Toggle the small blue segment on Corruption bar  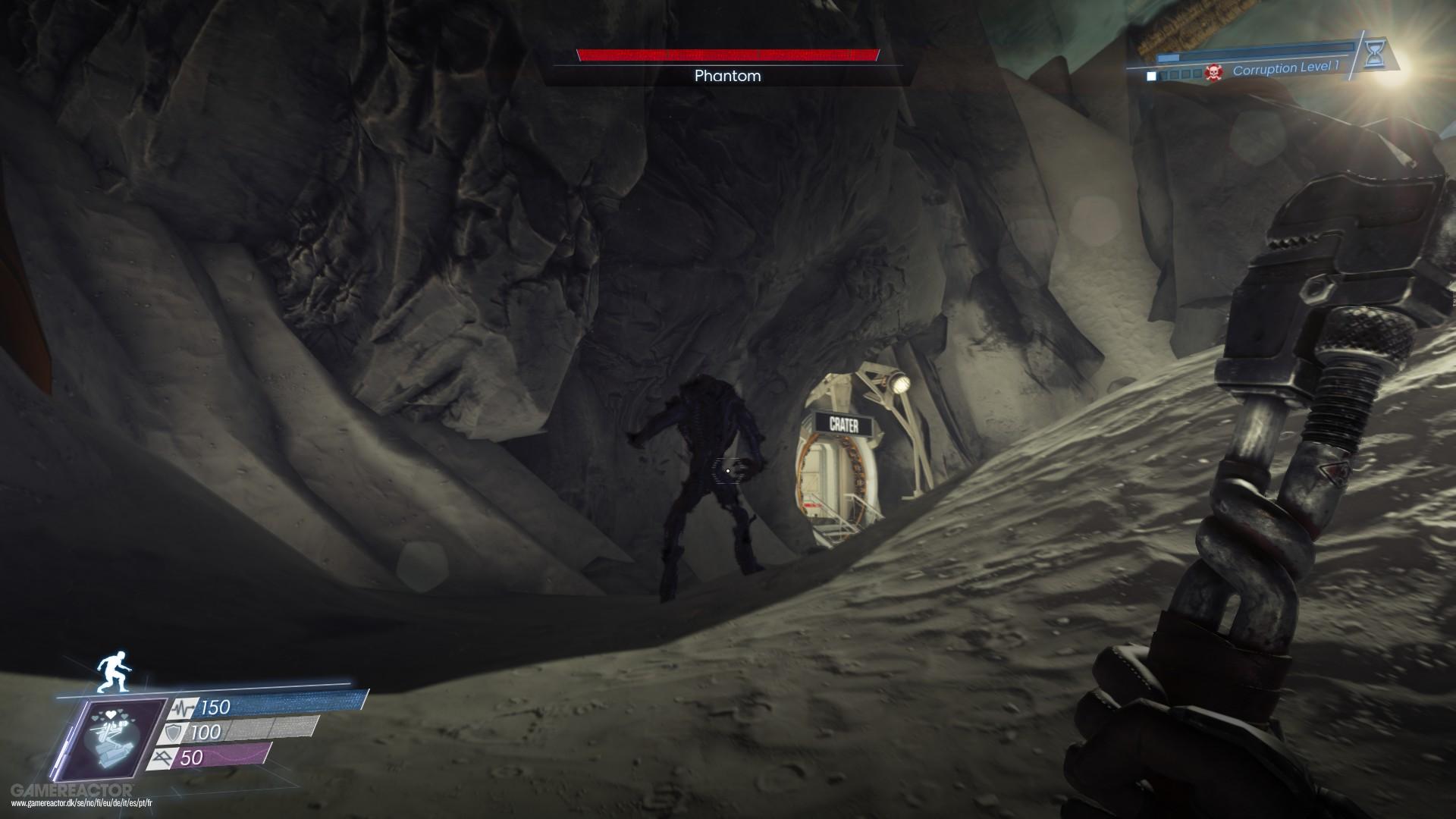click(1168, 57)
